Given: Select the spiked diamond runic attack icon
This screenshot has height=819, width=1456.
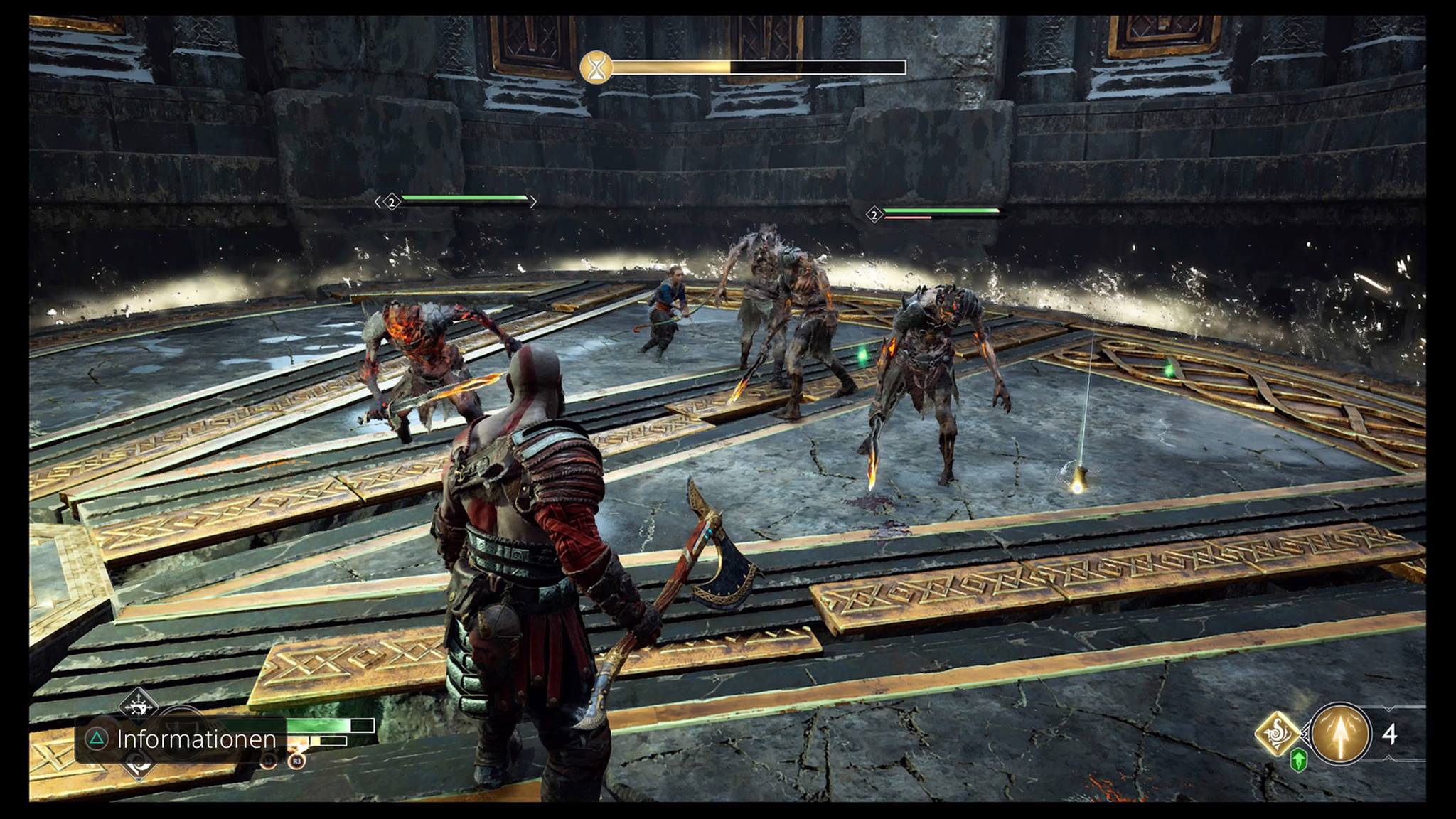Looking at the screenshot, I should 139,705.
